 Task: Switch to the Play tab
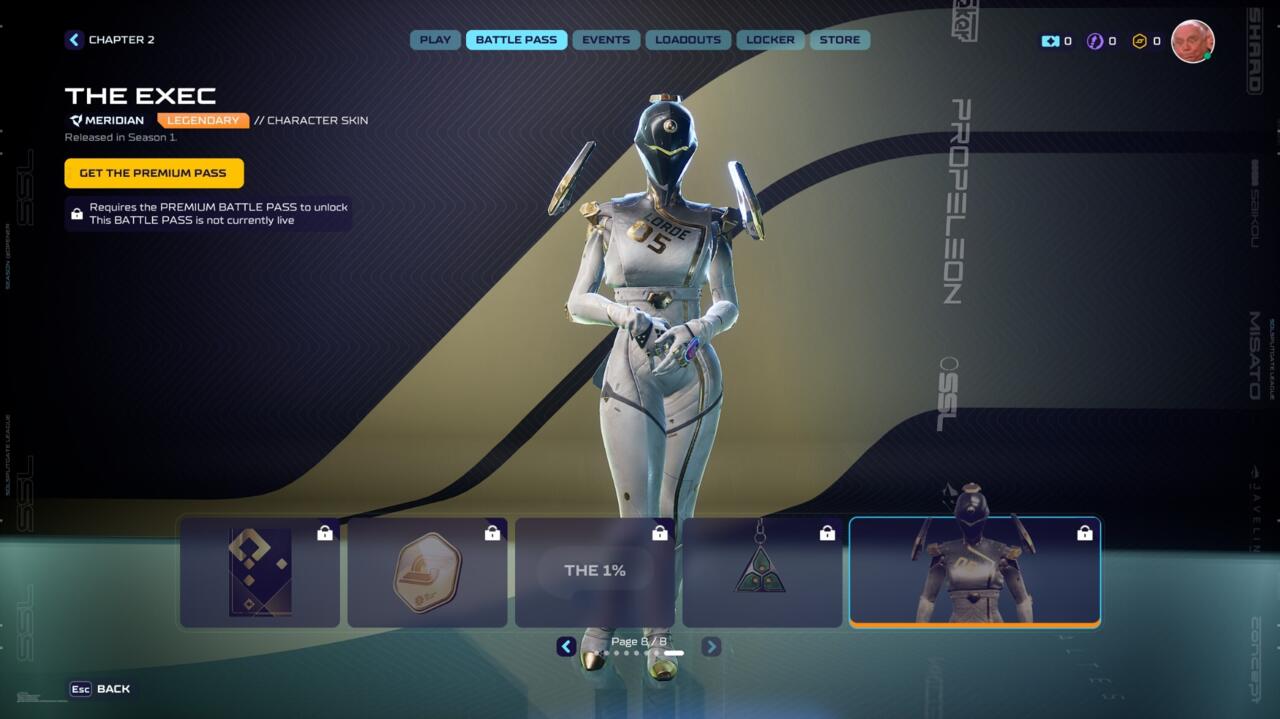point(435,40)
